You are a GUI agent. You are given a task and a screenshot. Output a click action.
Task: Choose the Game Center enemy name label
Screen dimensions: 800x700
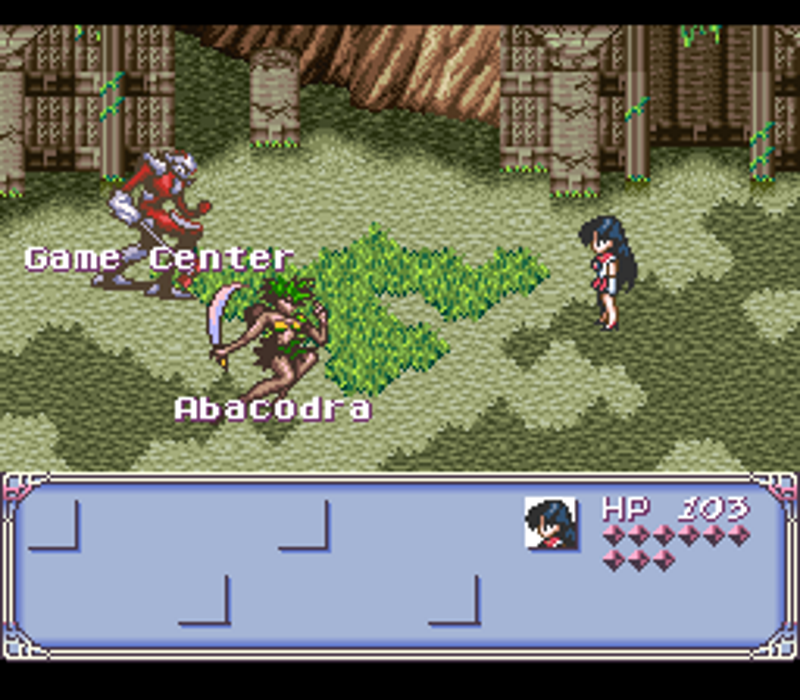(158, 258)
